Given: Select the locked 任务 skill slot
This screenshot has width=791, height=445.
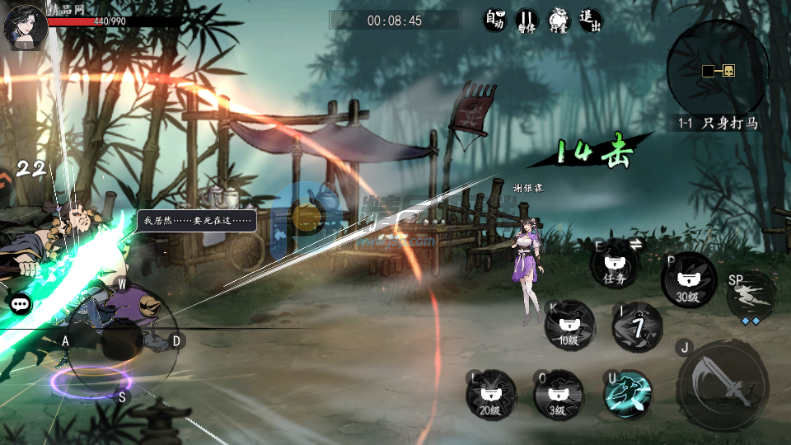Looking at the screenshot, I should pyautogui.click(x=614, y=269).
